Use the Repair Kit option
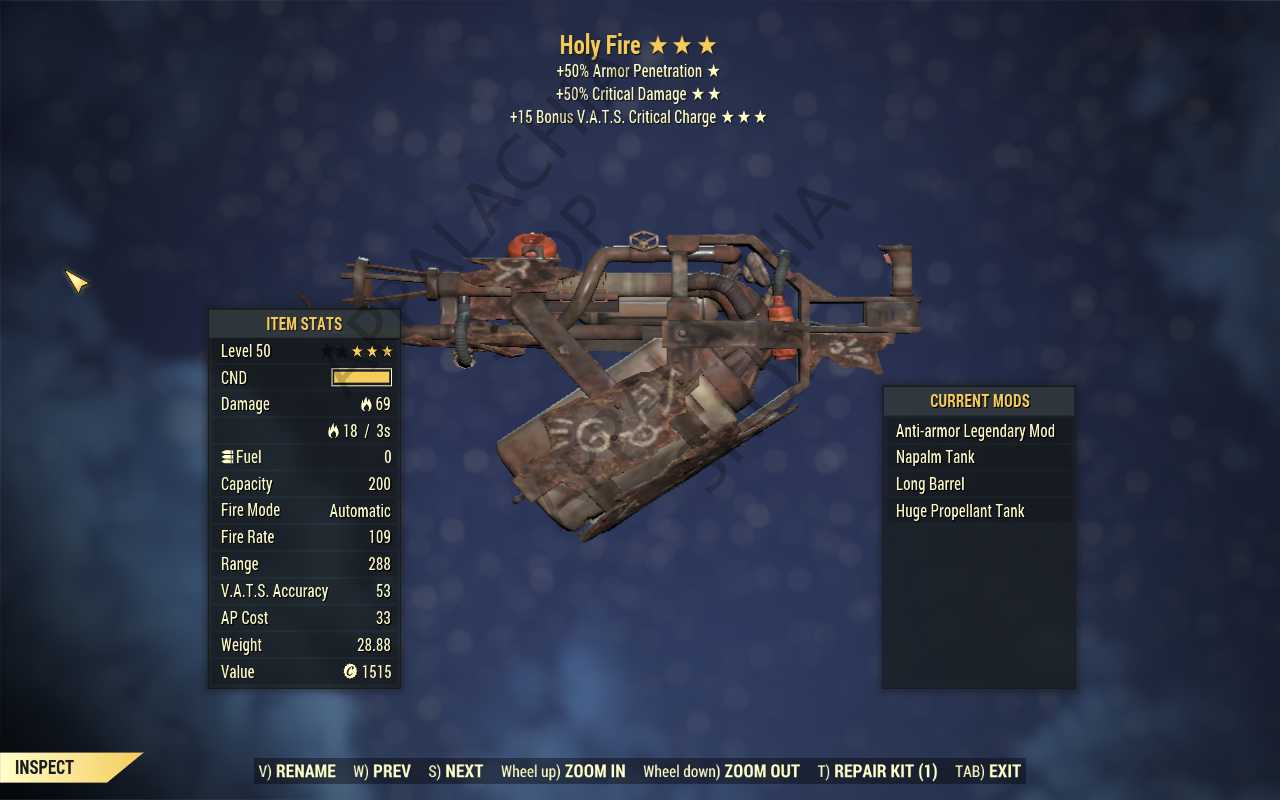1280x800 pixels. coord(877,771)
